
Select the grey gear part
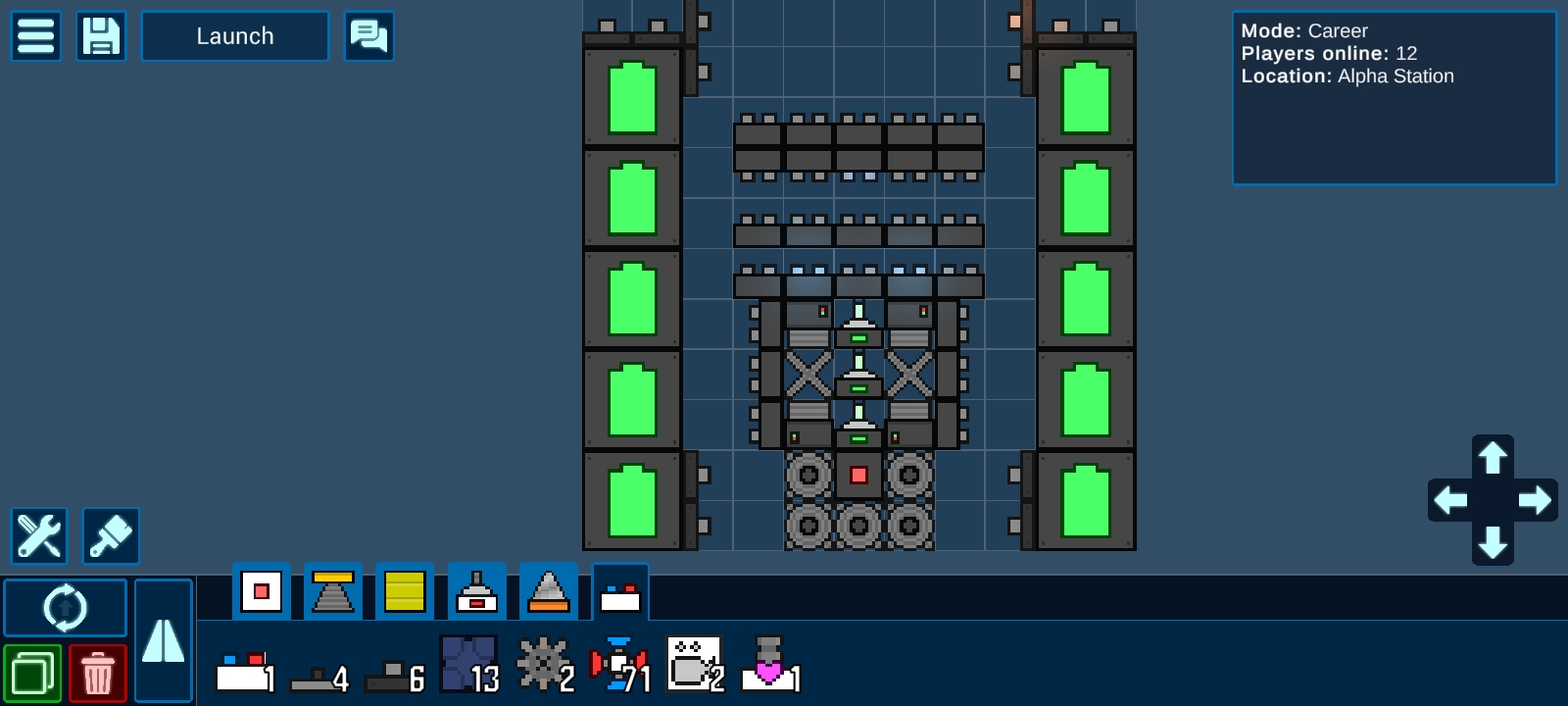pos(542,665)
